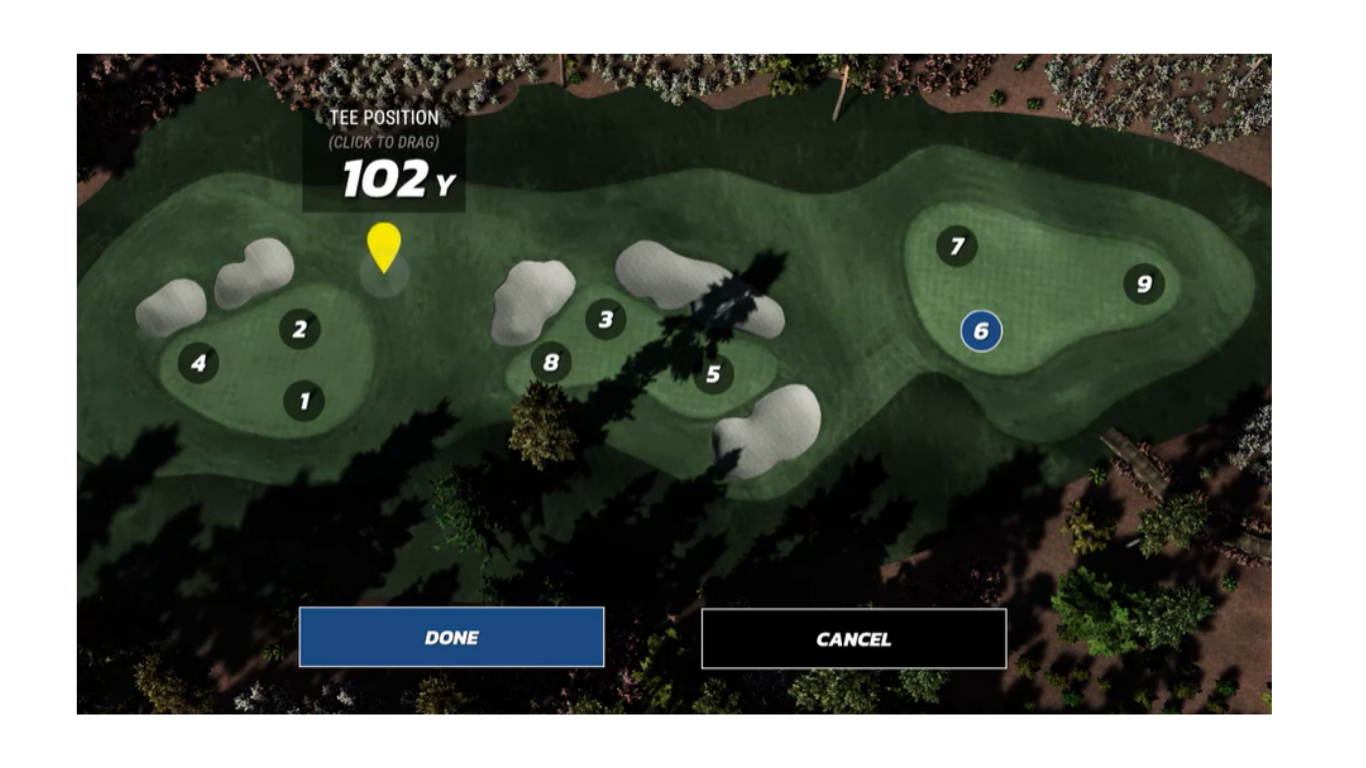Image resolution: width=1366 pixels, height=768 pixels.
Task: Click the CANCEL button
Action: [x=853, y=638]
